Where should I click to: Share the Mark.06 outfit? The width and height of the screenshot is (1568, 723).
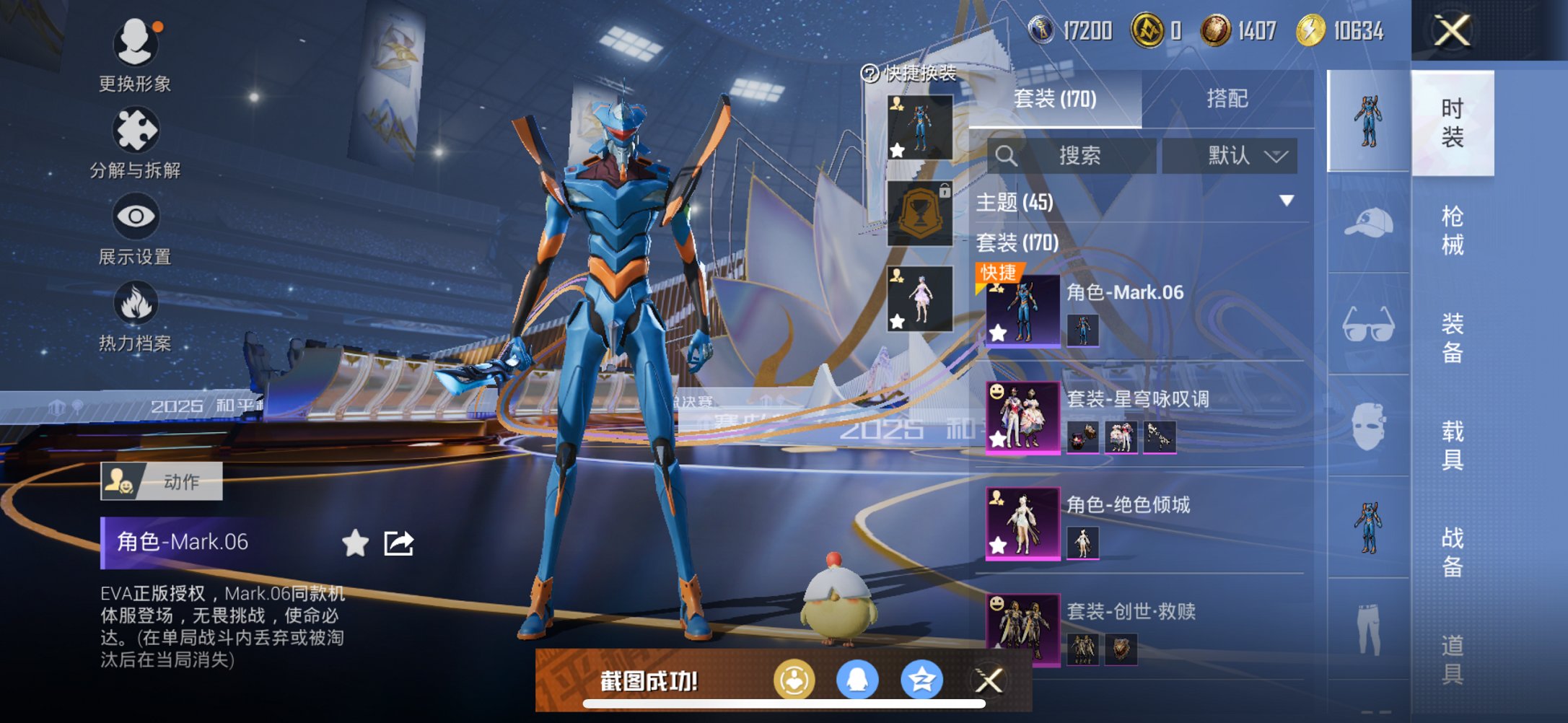[x=398, y=543]
